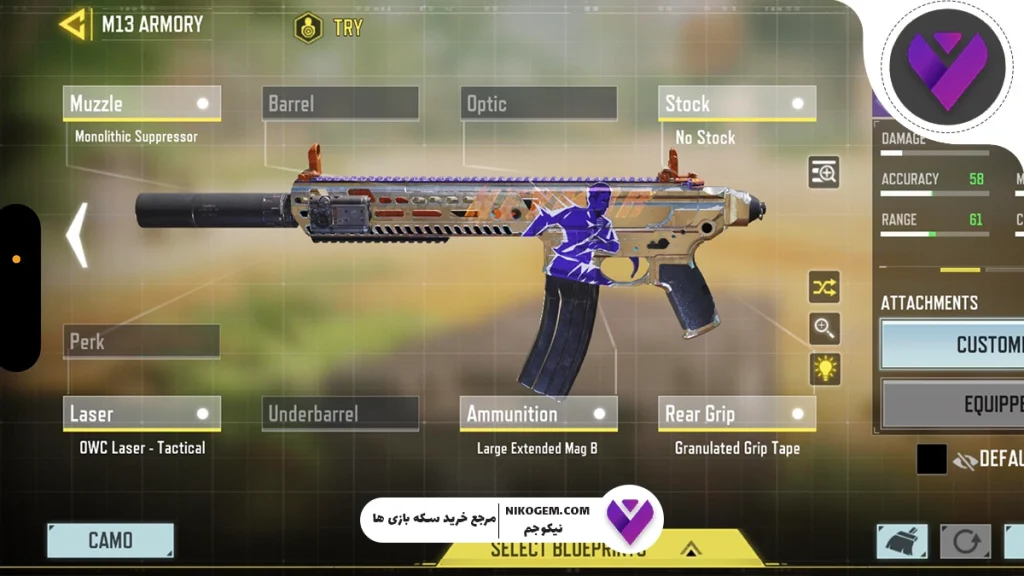The width and height of the screenshot is (1024, 576).
Task: Switch to previous weapon with left arrow
Action: pyautogui.click(x=77, y=236)
